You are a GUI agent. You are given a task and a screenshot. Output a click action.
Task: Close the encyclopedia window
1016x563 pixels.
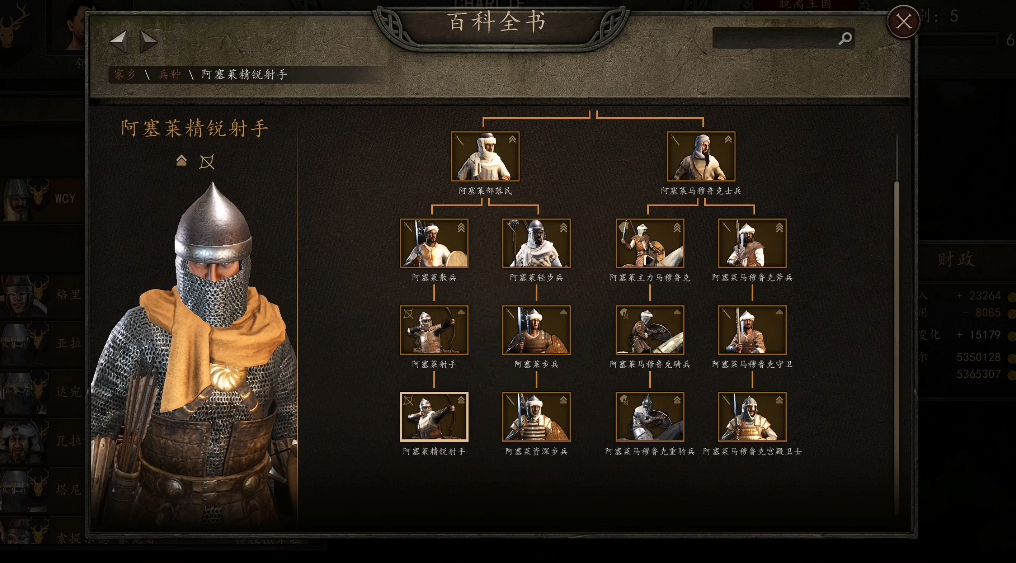click(903, 21)
